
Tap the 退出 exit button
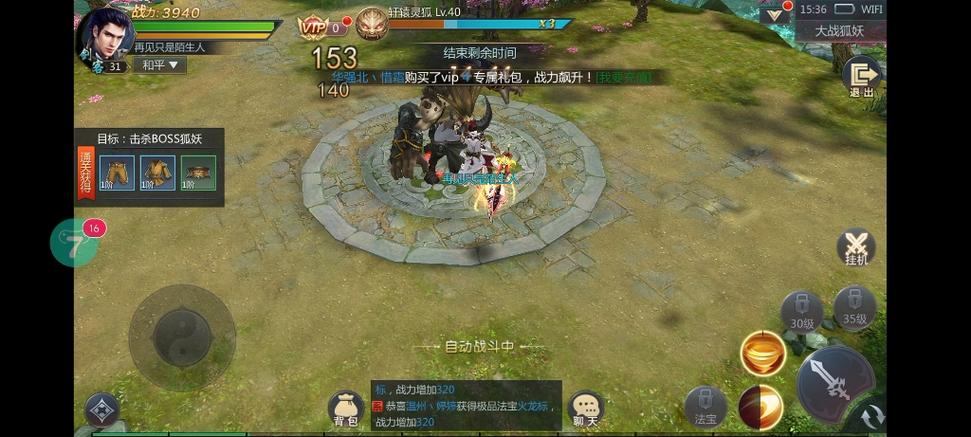[x=860, y=77]
